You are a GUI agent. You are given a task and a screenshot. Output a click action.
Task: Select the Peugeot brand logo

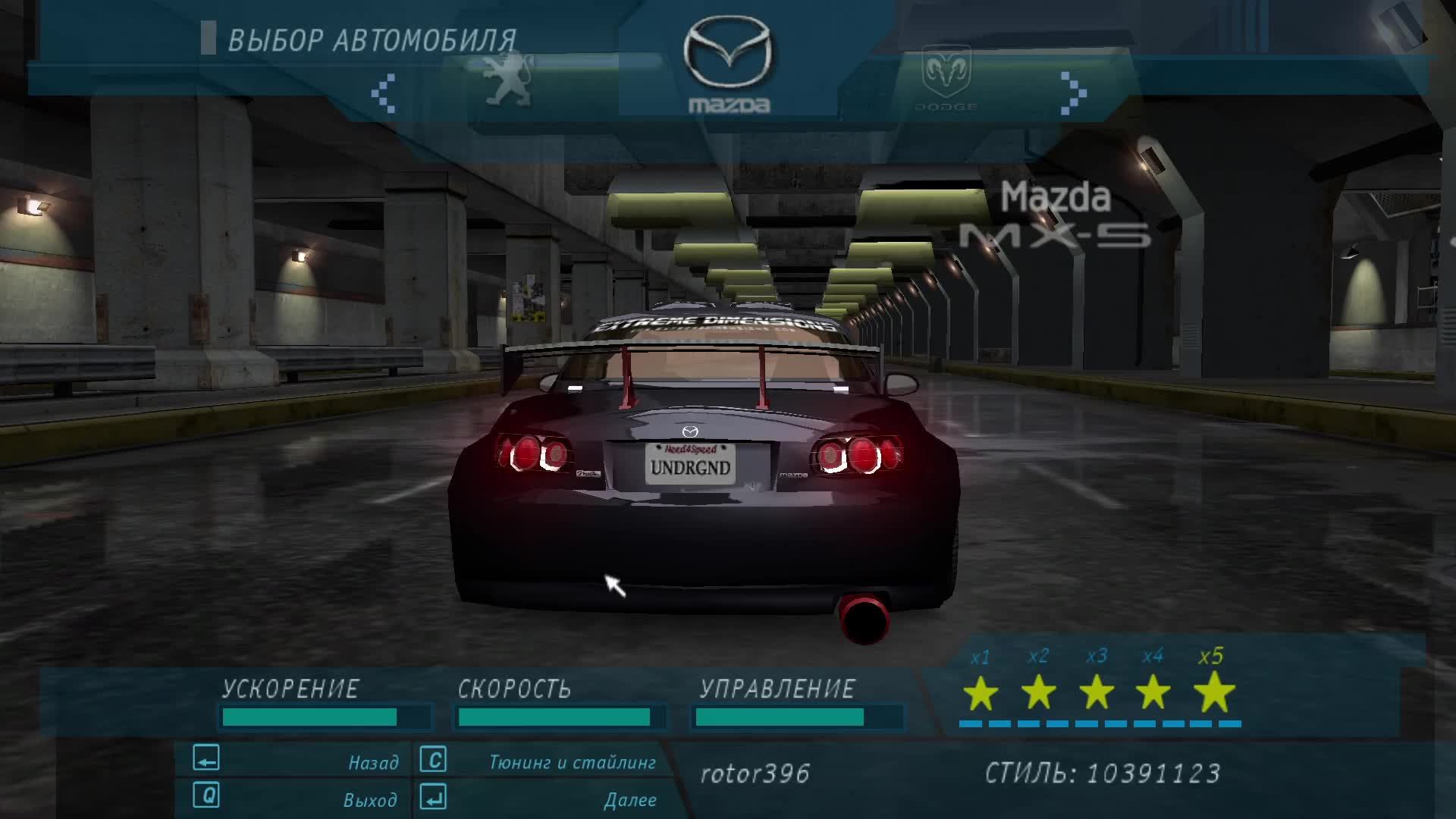(508, 79)
